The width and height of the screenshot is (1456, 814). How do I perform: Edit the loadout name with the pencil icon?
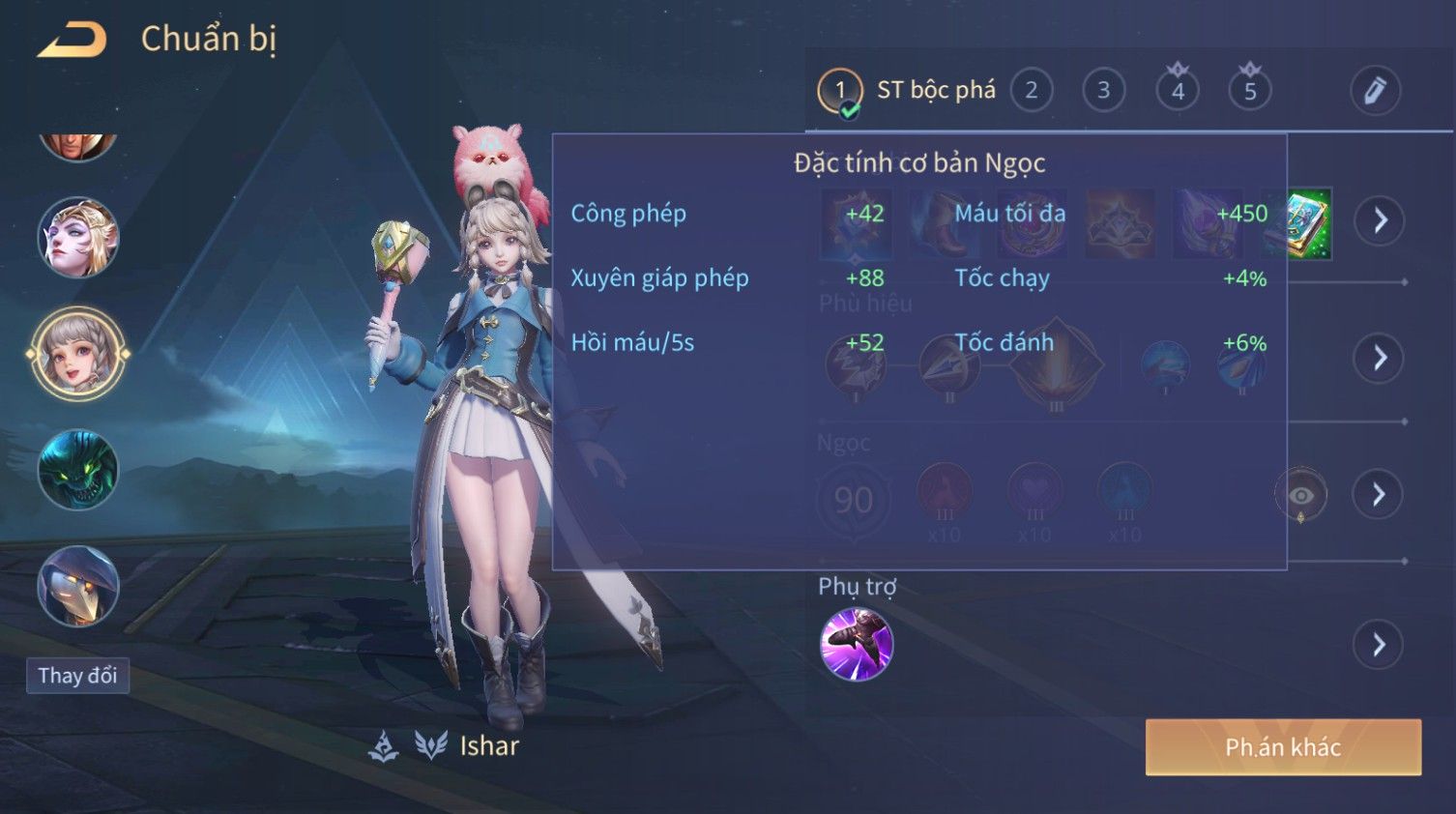[1375, 91]
